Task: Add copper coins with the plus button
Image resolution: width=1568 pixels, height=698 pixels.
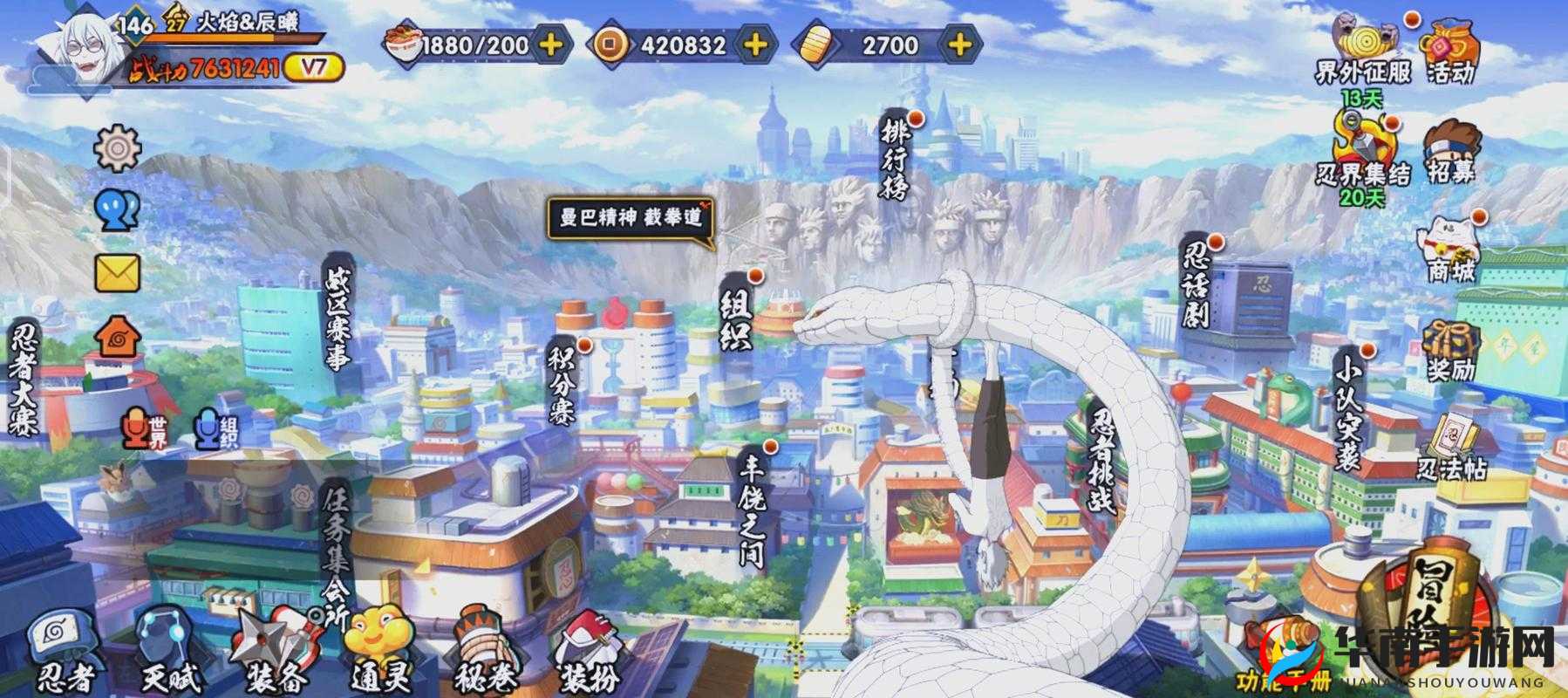Action: pyautogui.click(x=755, y=44)
